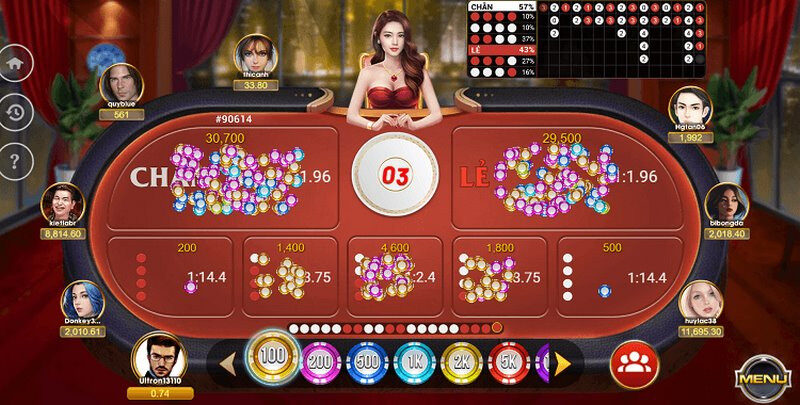The height and width of the screenshot is (405, 800).
Task: Choose the 200 betting chip
Action: 319,361
